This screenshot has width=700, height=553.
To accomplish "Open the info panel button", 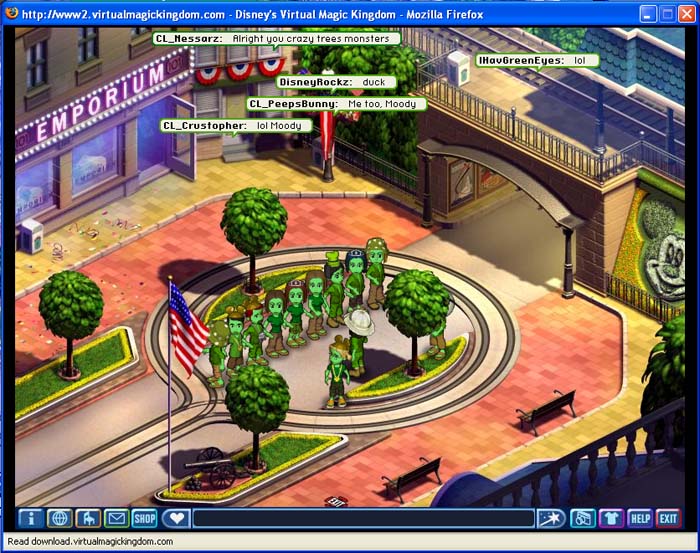I will click(x=30, y=518).
